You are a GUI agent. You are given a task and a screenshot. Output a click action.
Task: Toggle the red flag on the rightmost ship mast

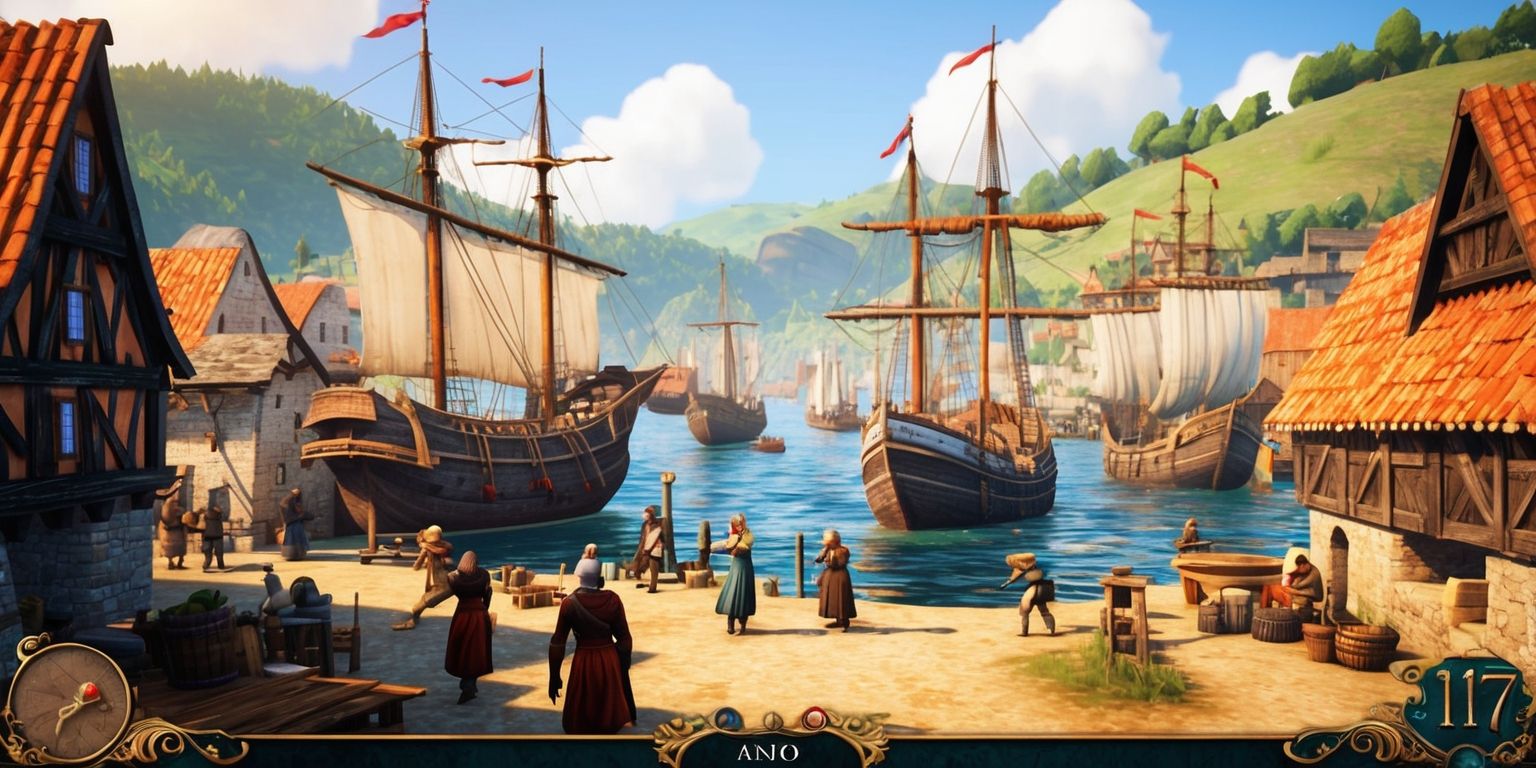click(1195, 170)
